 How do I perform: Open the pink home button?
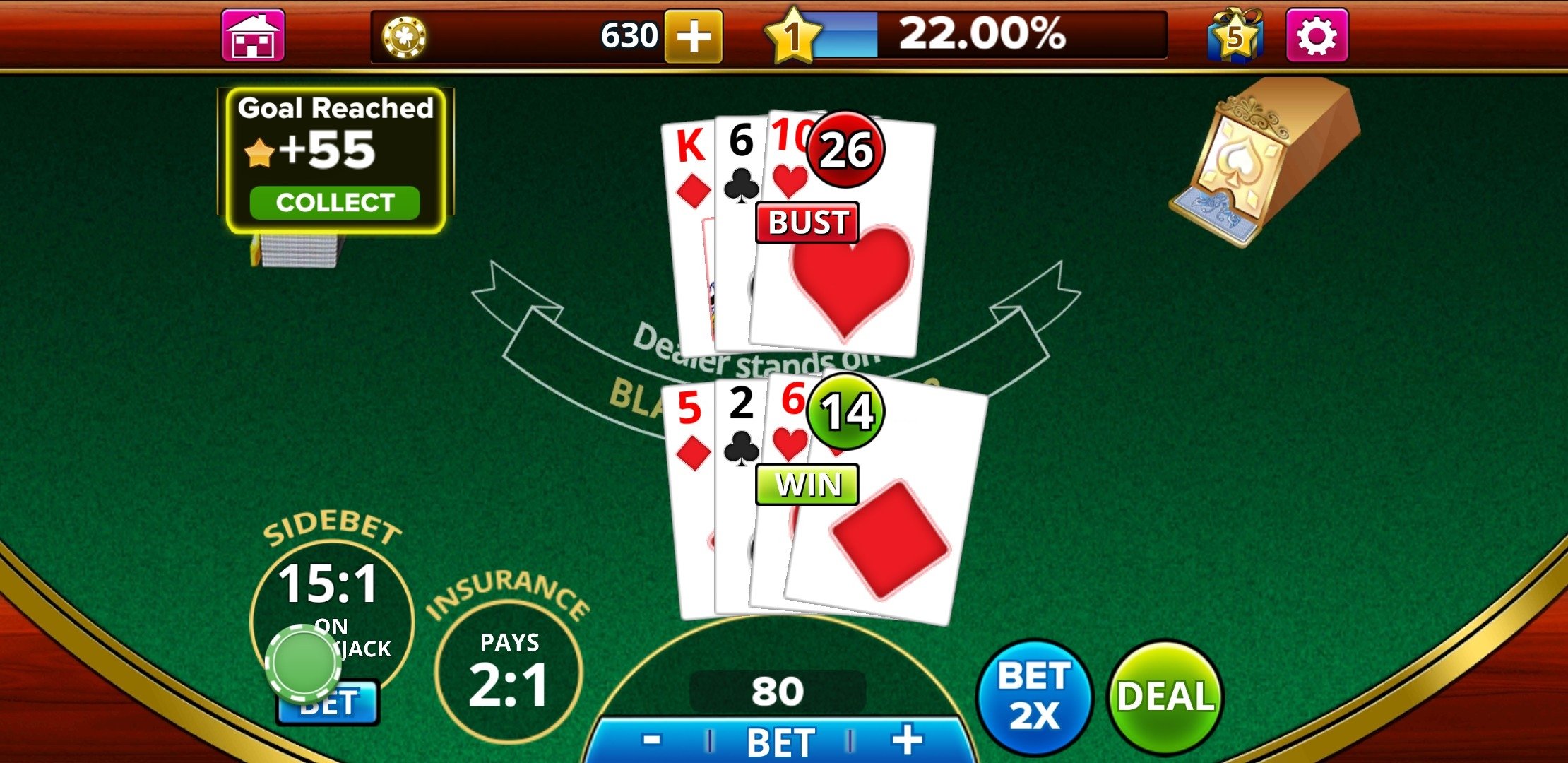253,35
